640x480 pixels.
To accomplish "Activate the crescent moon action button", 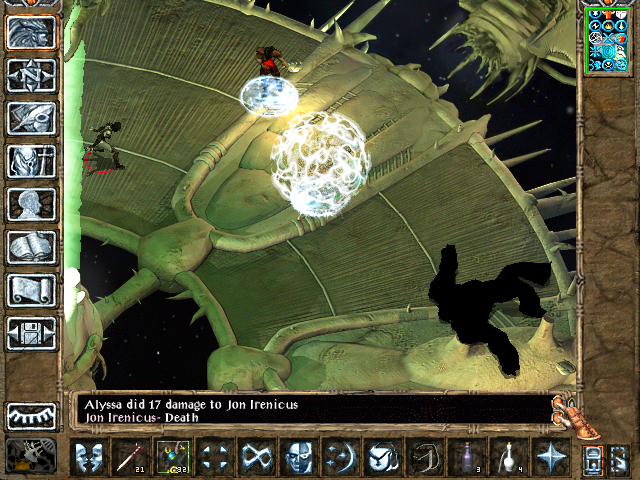I will (340, 457).
